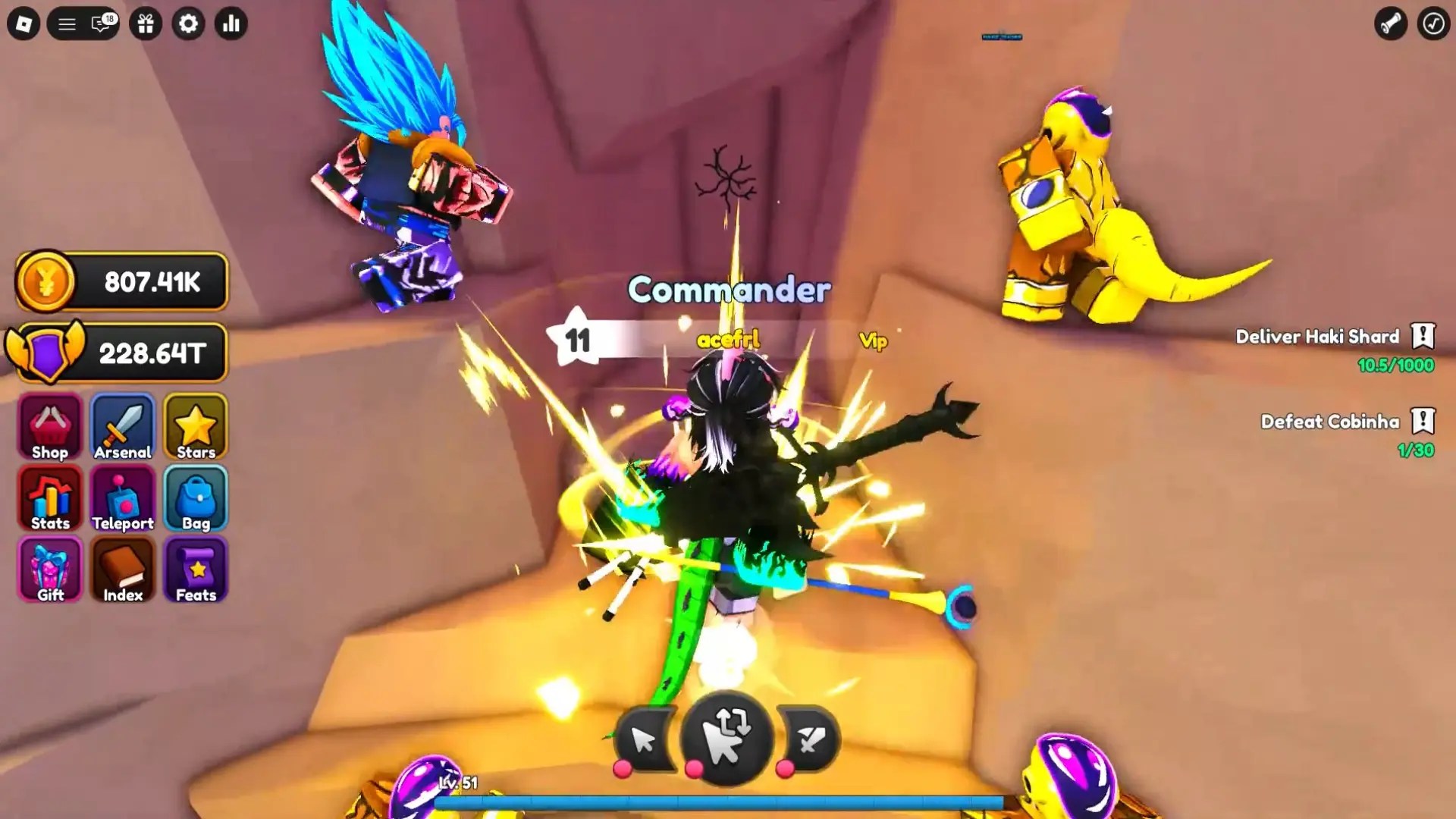Image resolution: width=1456 pixels, height=819 pixels.
Task: Open the Bag inventory
Action: 195,498
